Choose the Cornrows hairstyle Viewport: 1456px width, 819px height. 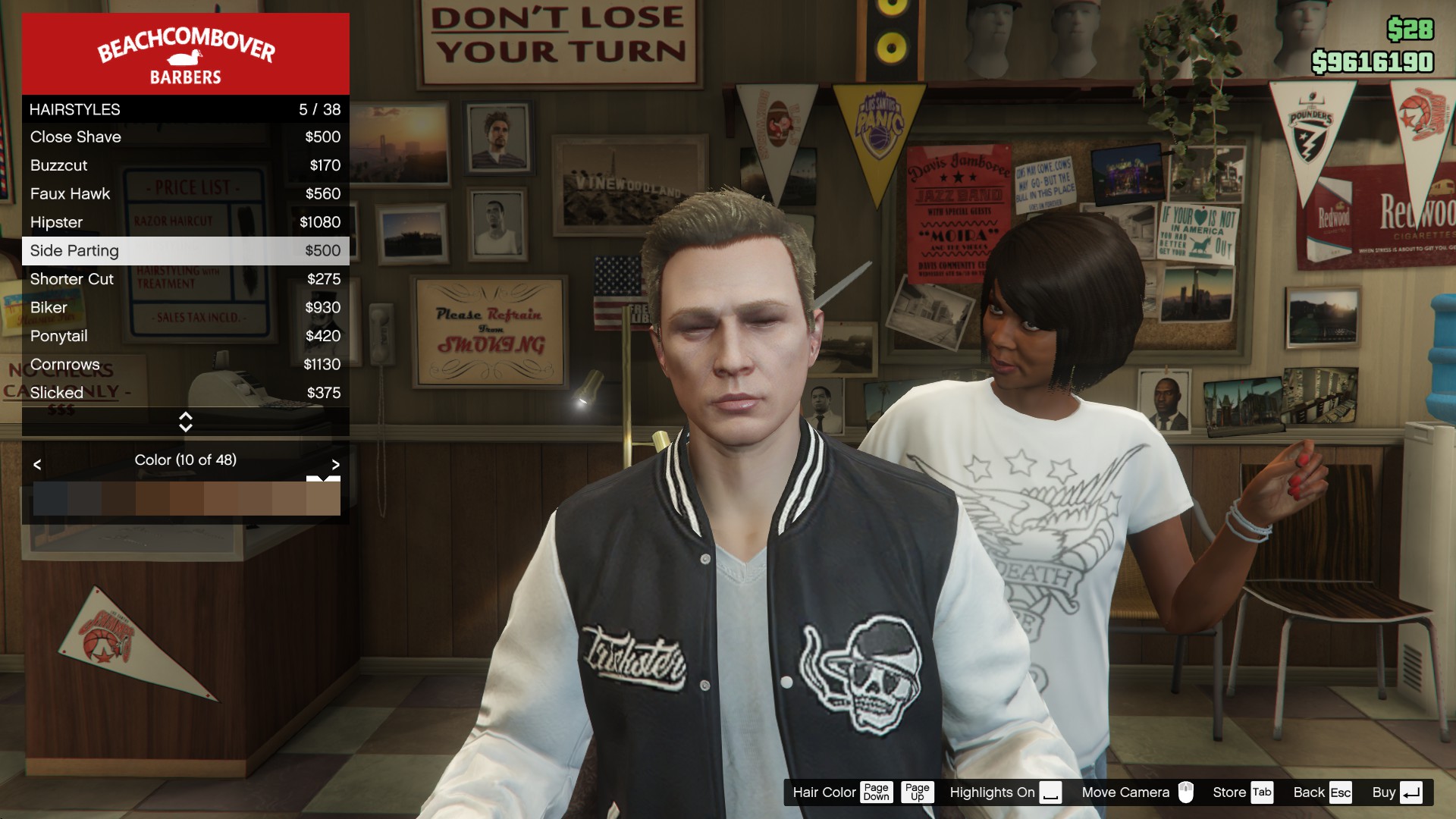pyautogui.click(x=185, y=365)
